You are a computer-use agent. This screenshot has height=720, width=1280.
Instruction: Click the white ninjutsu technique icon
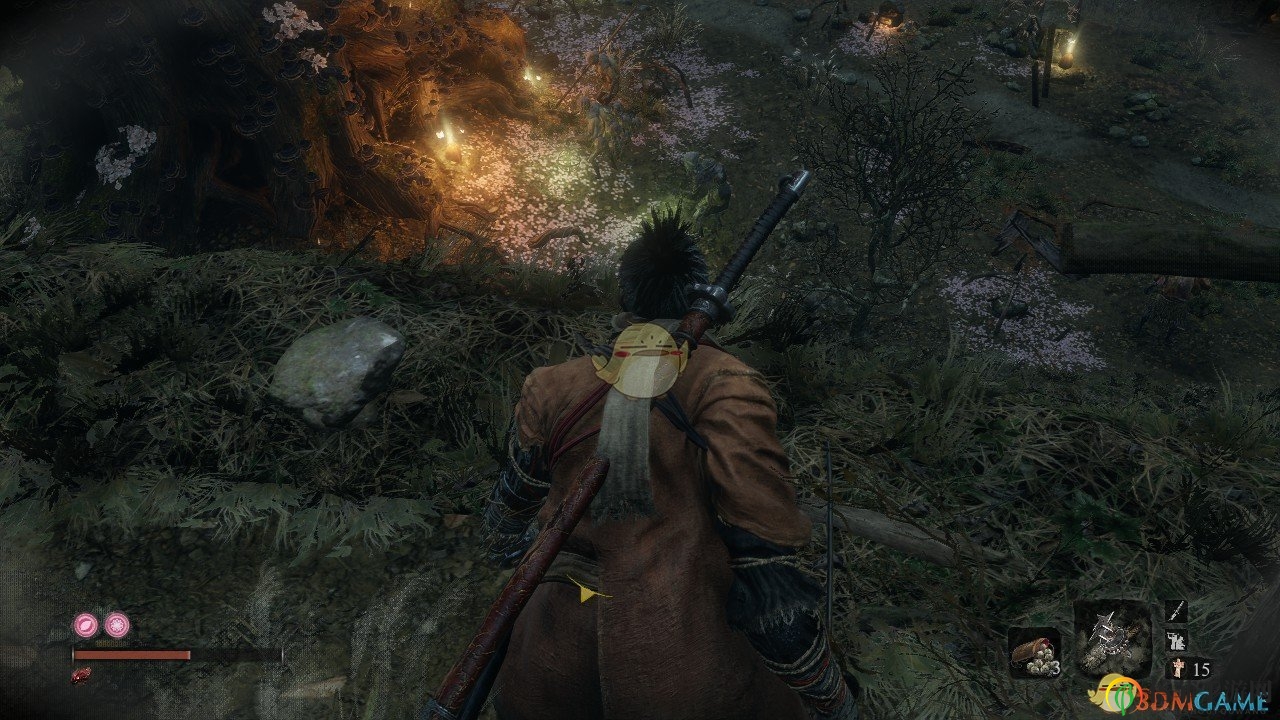(x=1178, y=641)
